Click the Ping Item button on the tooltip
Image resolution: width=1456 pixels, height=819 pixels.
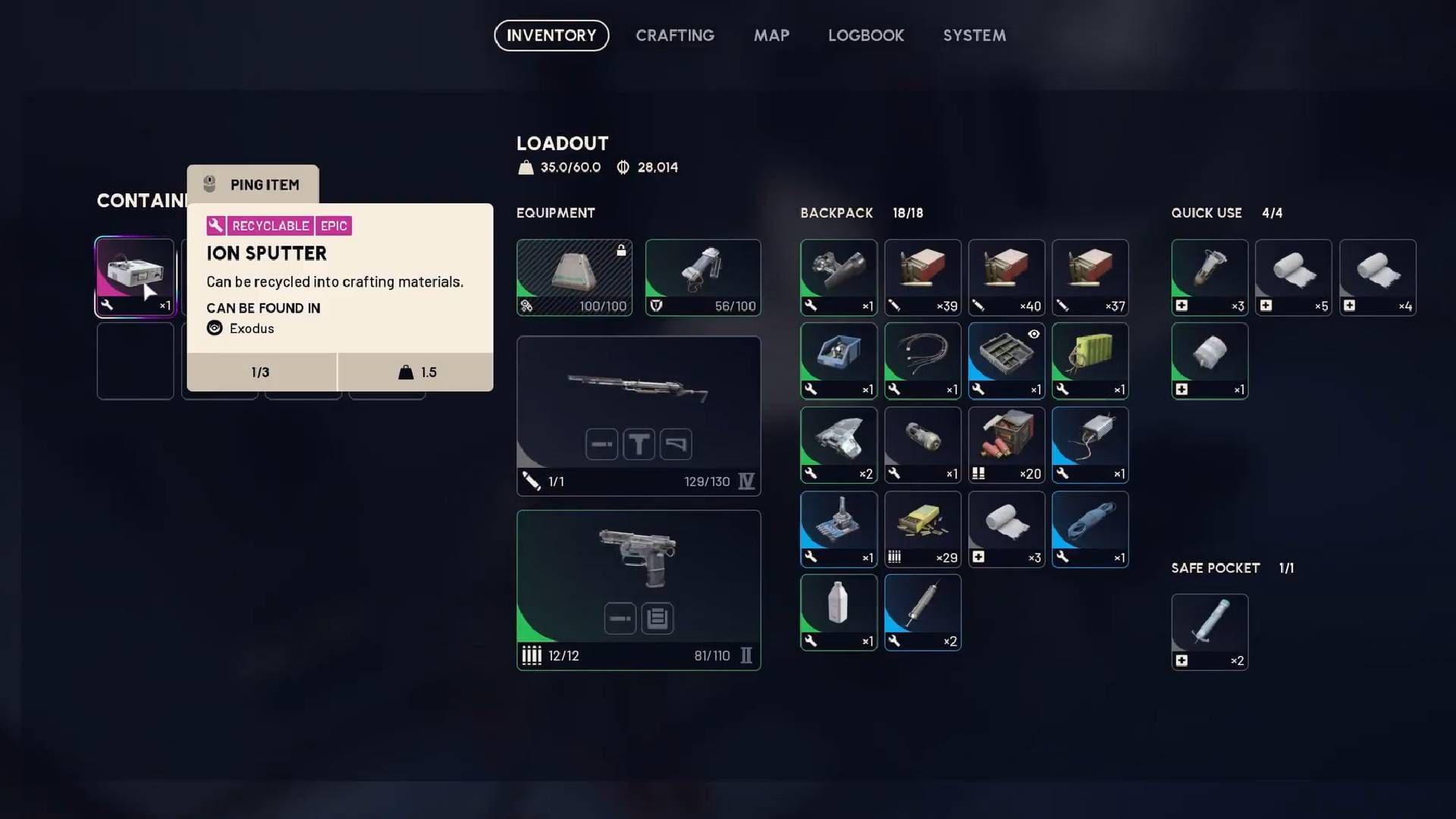(x=253, y=184)
